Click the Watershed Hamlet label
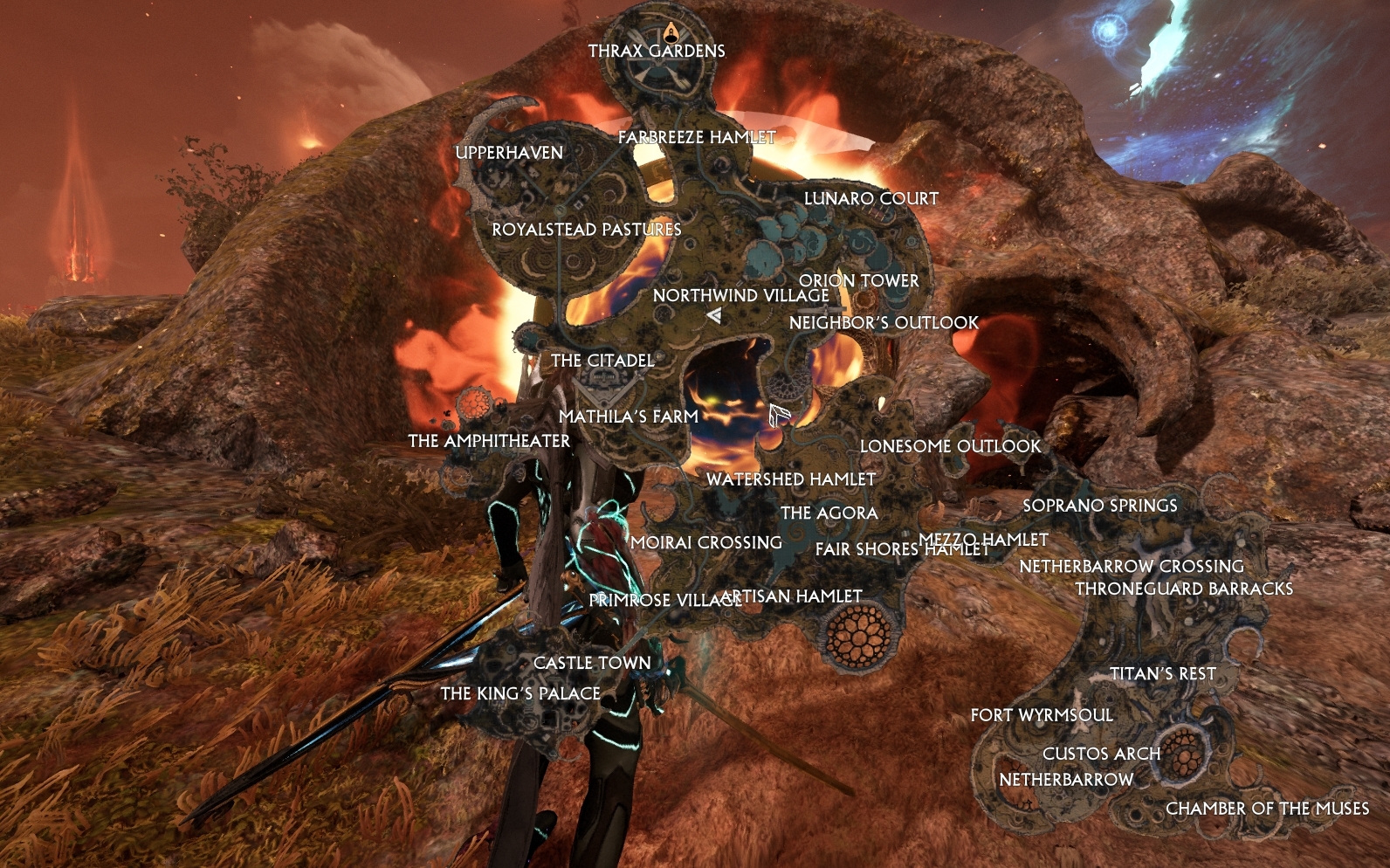Screen dimensions: 1390x868 point(790,479)
